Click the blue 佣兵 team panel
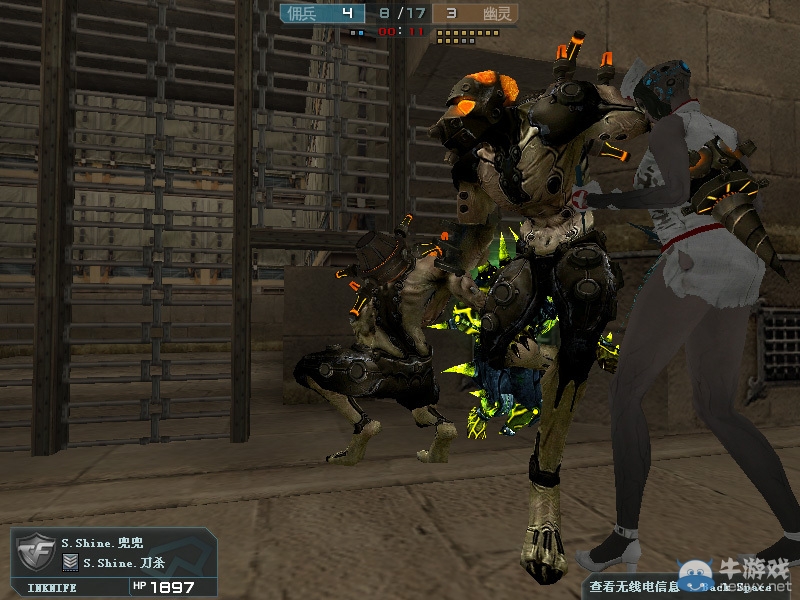800x600 pixels. tap(320, 13)
